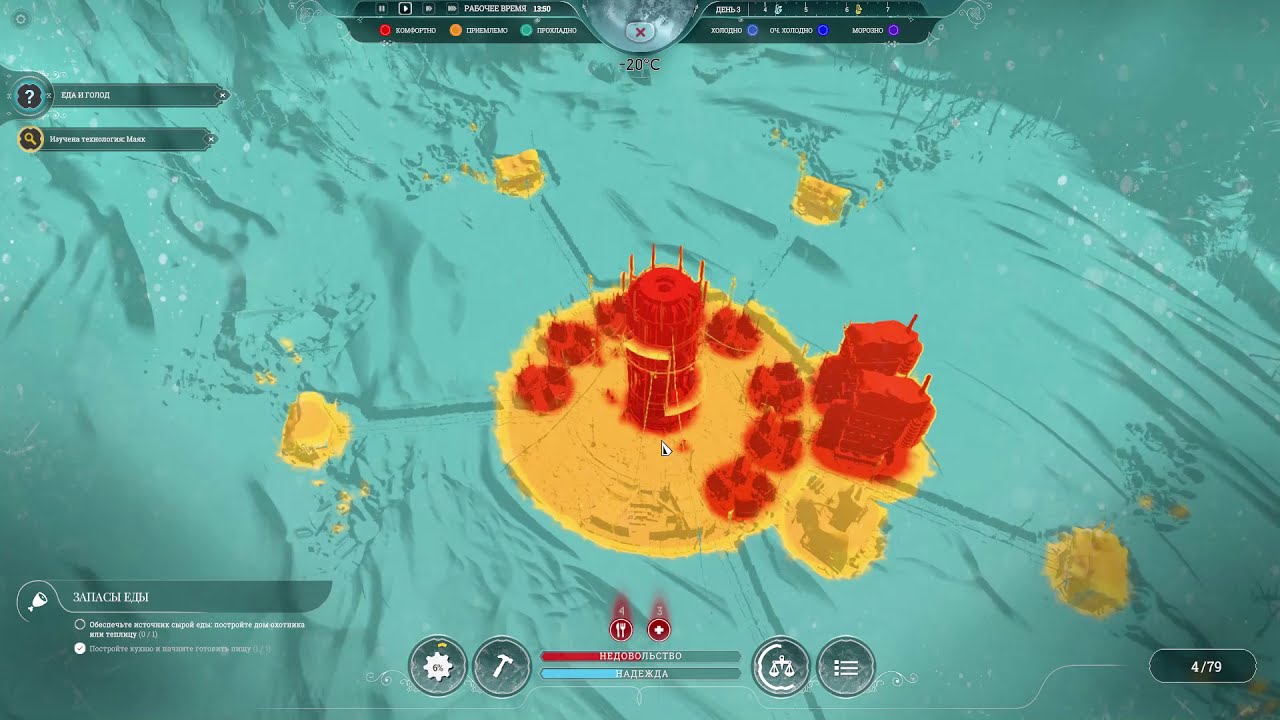This screenshot has height=720, width=1280.
Task: Click the 'Недовольство' discontent bar
Action: (x=640, y=656)
